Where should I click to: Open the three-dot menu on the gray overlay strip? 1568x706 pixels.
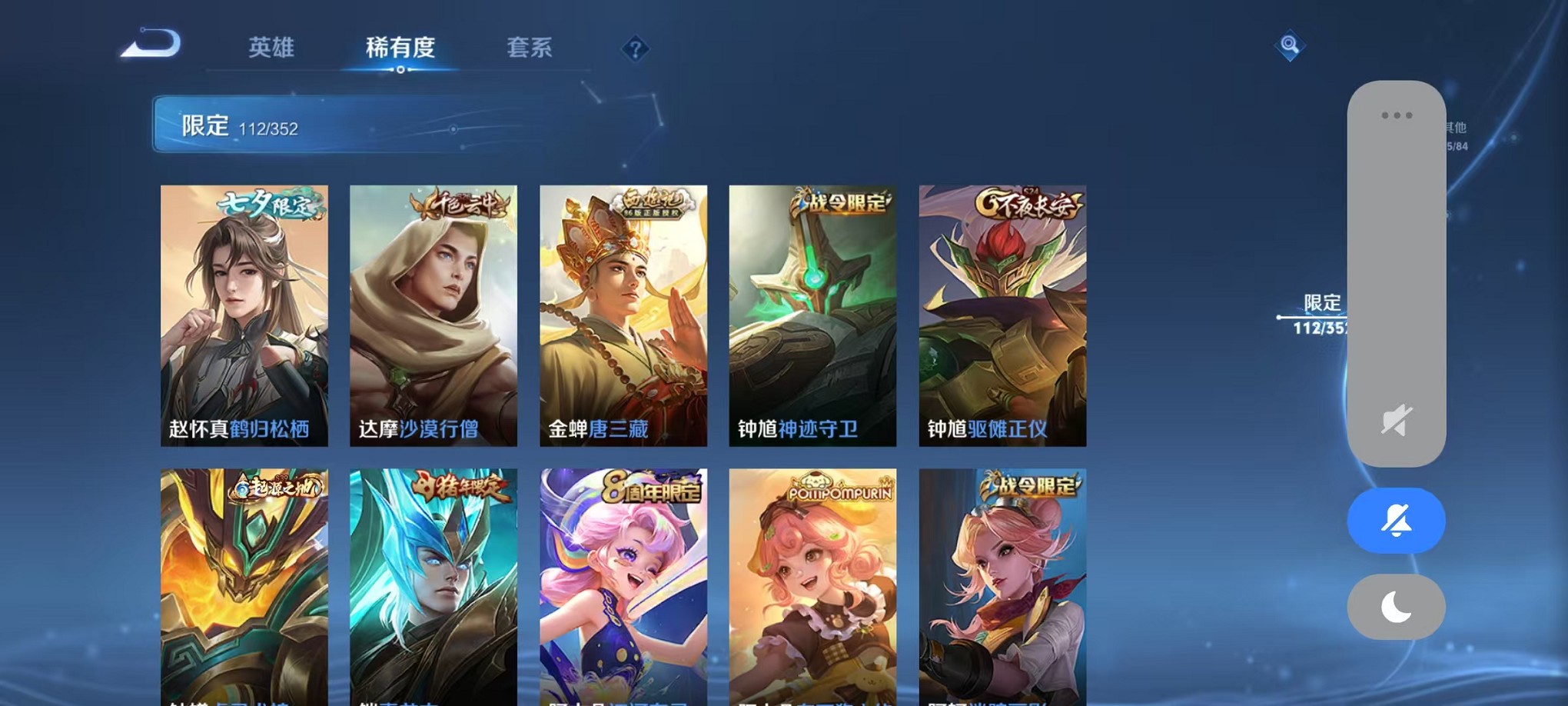(x=1395, y=115)
